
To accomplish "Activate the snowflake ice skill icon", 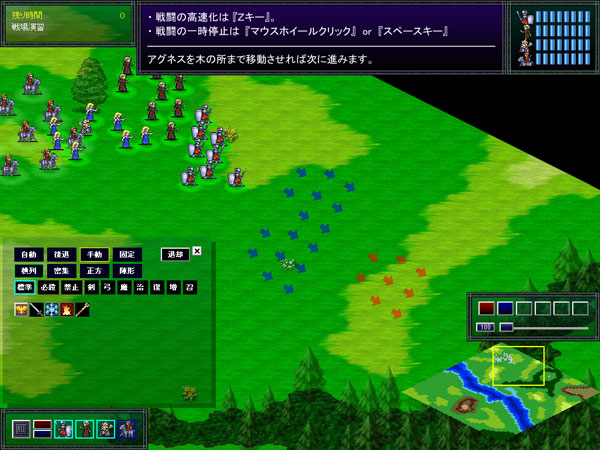I will click(x=52, y=310).
